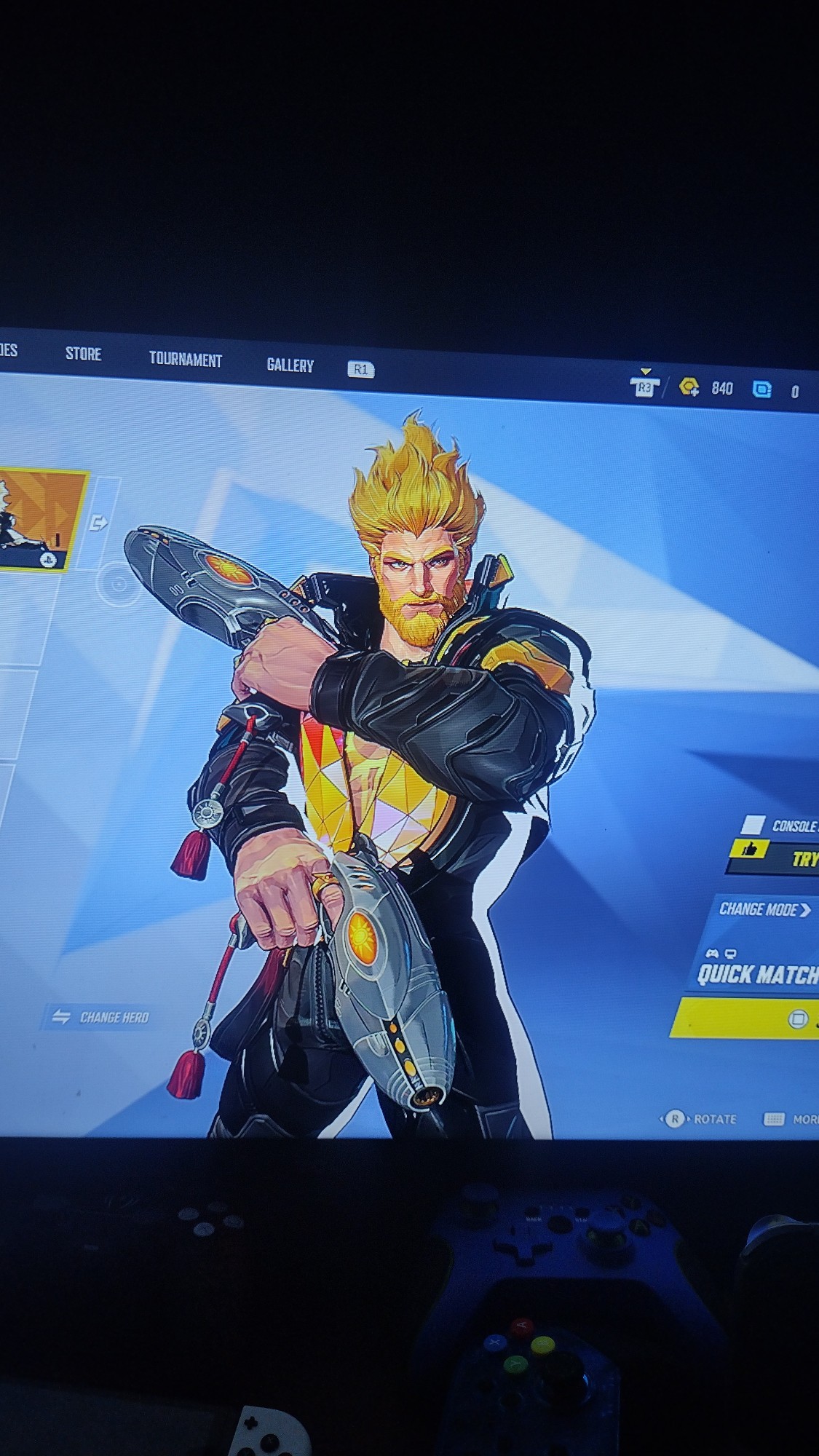Click the leave team arrow icon

[98, 523]
